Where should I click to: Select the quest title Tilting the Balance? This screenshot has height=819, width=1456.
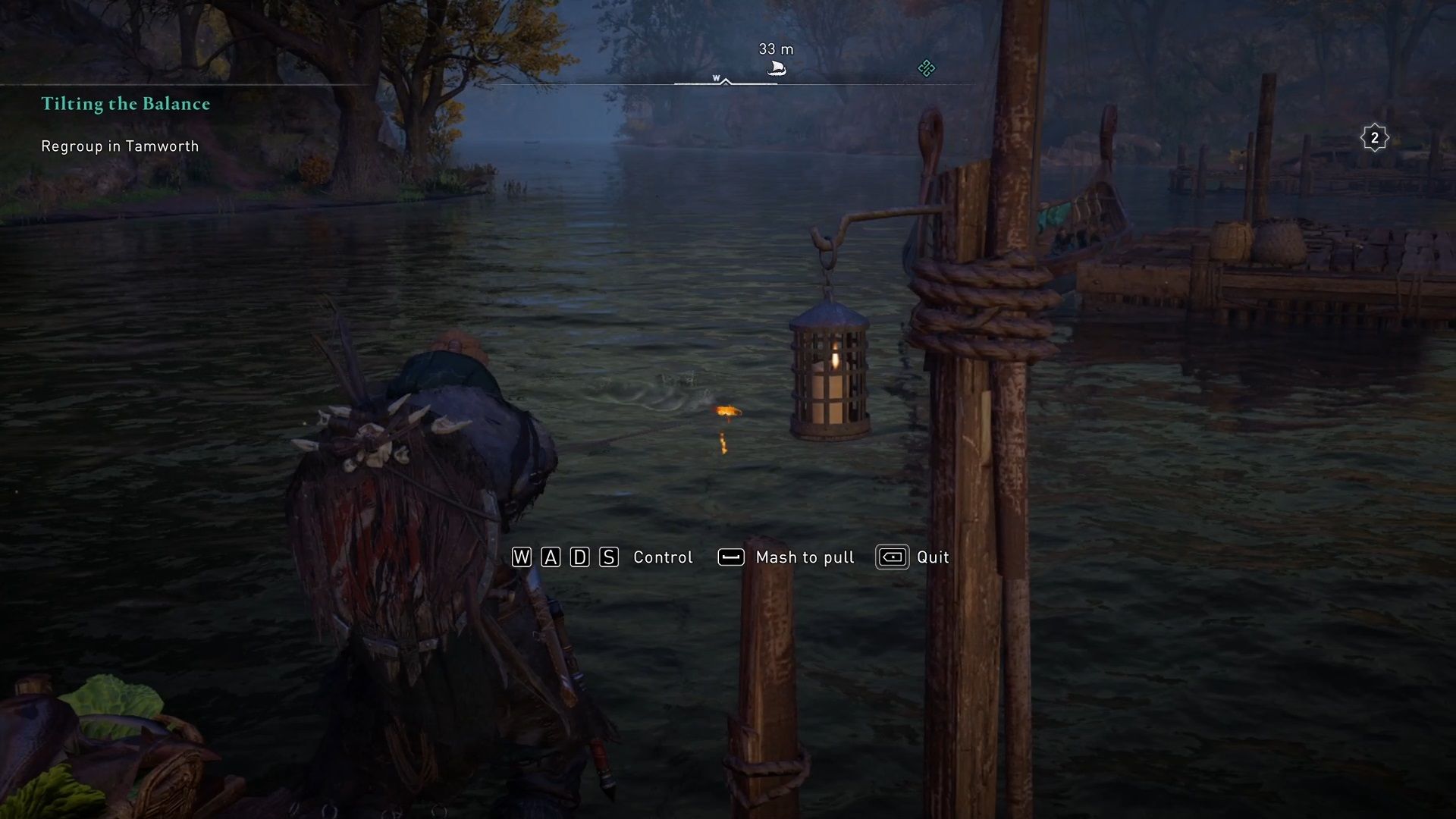pos(125,104)
